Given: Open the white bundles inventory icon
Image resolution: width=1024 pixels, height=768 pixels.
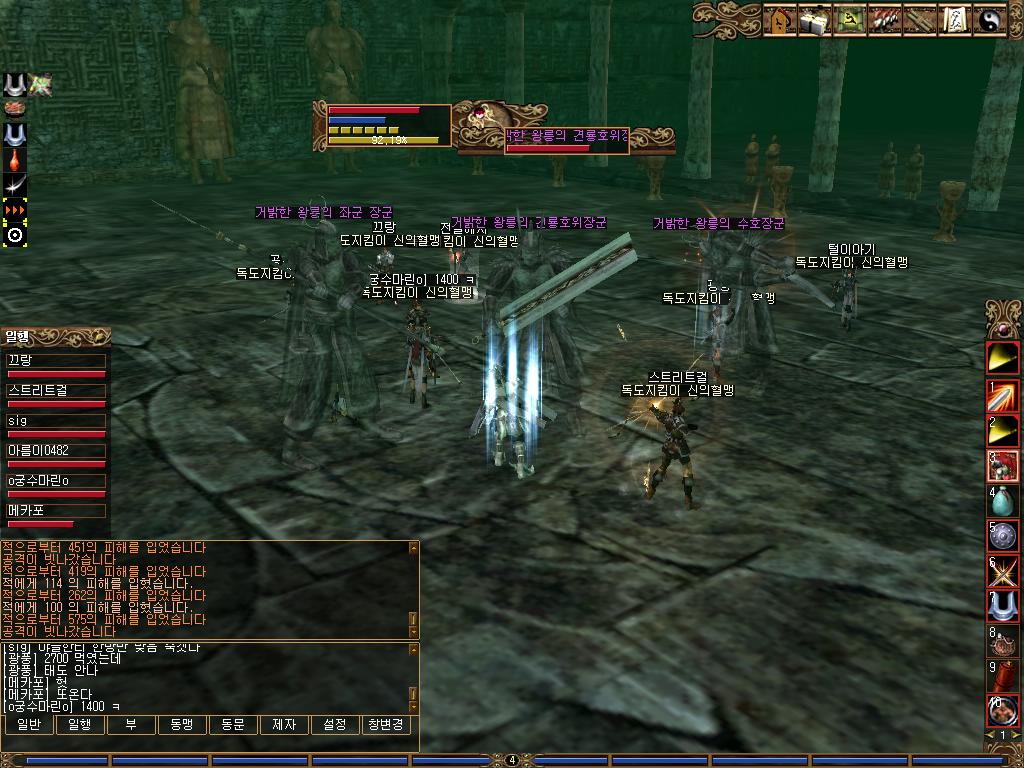Looking at the screenshot, I should [815, 20].
